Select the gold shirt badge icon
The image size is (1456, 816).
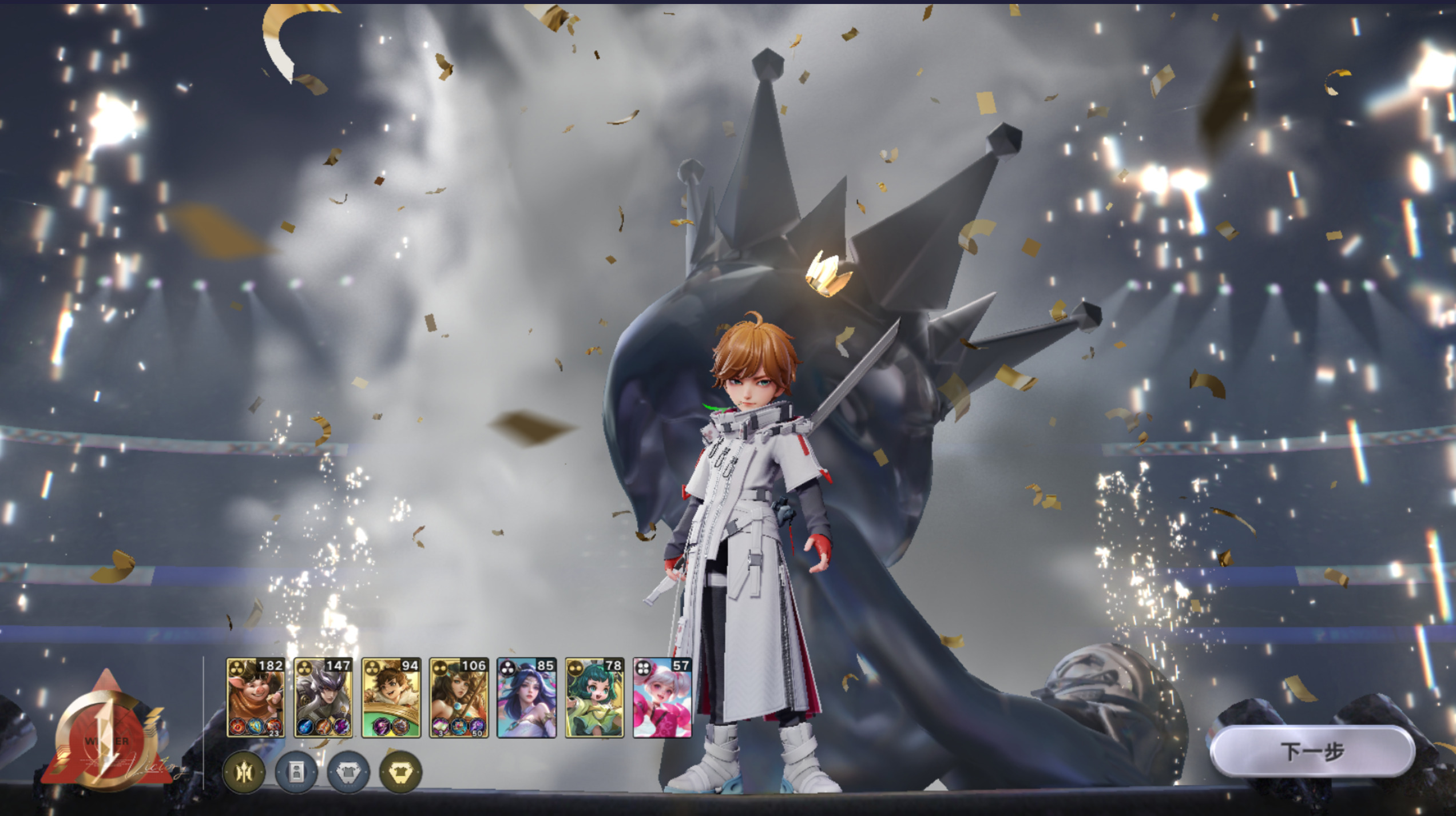400,773
